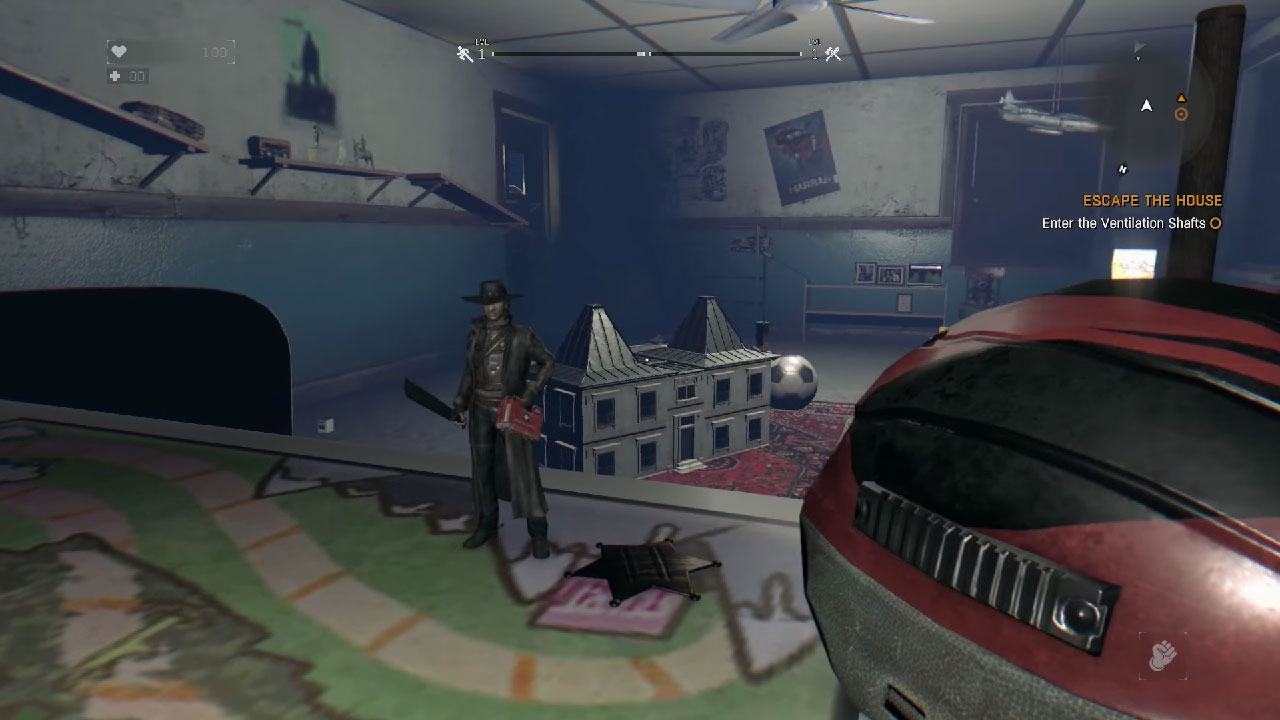Click the north arrow on the compass
Screen dimensions: 1280x720
[x=1145, y=105]
